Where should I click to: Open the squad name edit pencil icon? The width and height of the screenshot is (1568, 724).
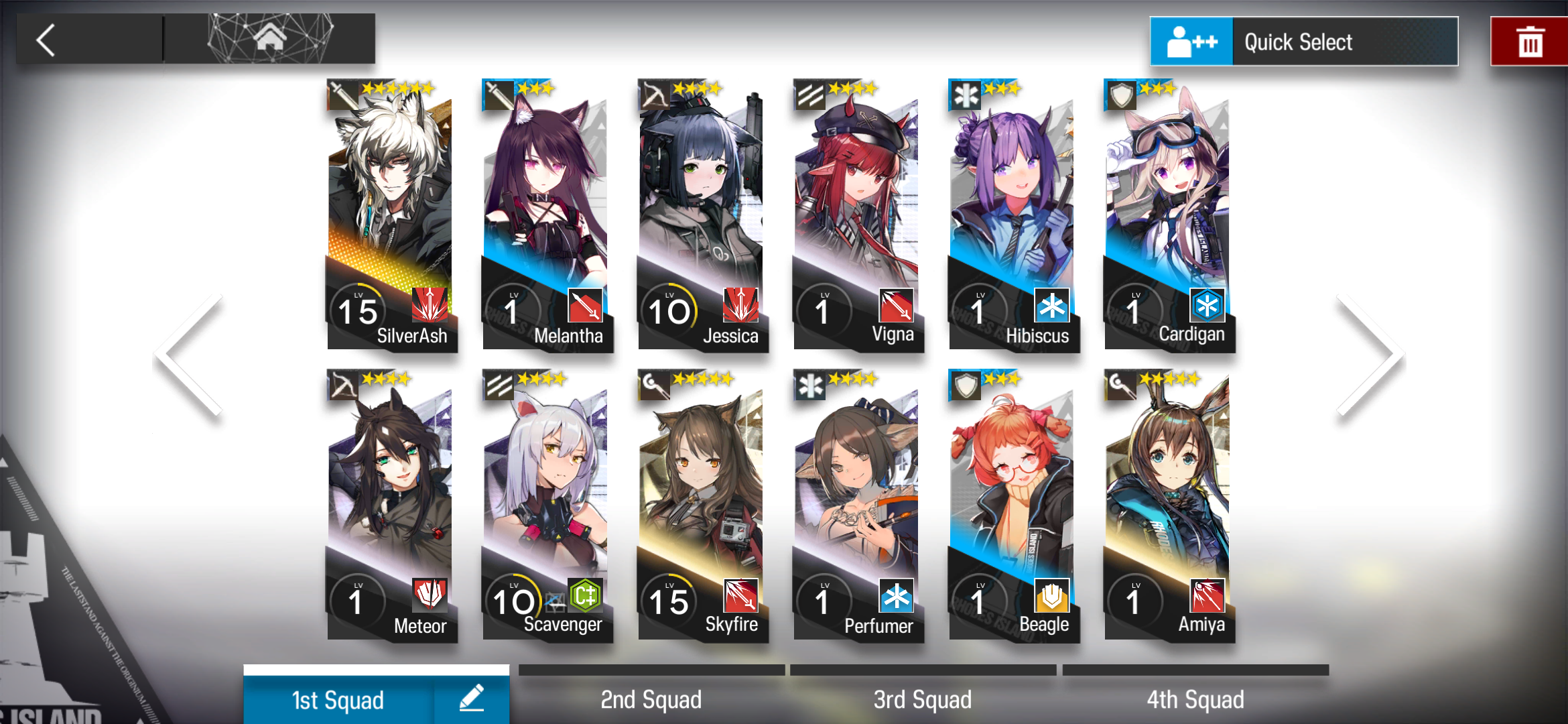[472, 699]
